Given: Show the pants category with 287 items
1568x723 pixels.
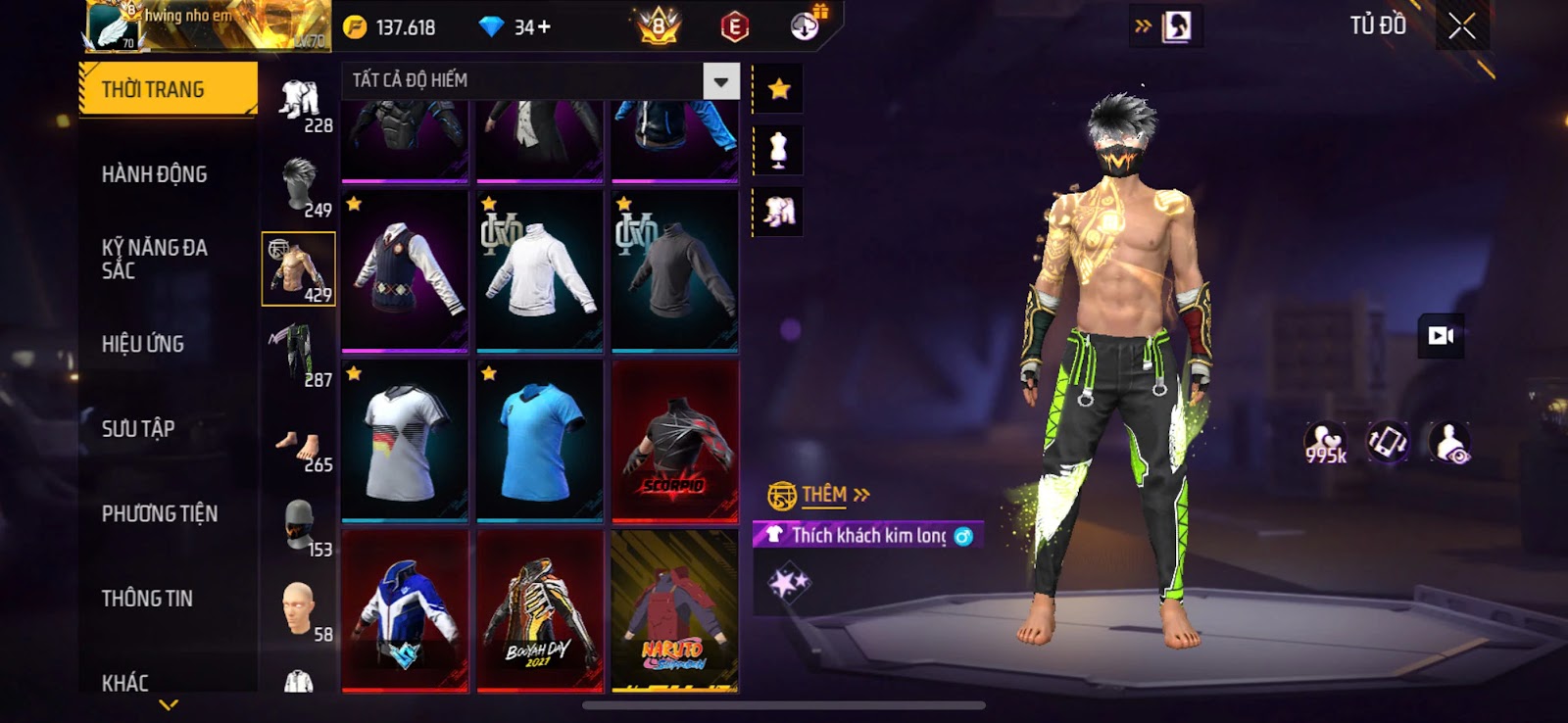Looking at the screenshot, I should pos(299,355).
